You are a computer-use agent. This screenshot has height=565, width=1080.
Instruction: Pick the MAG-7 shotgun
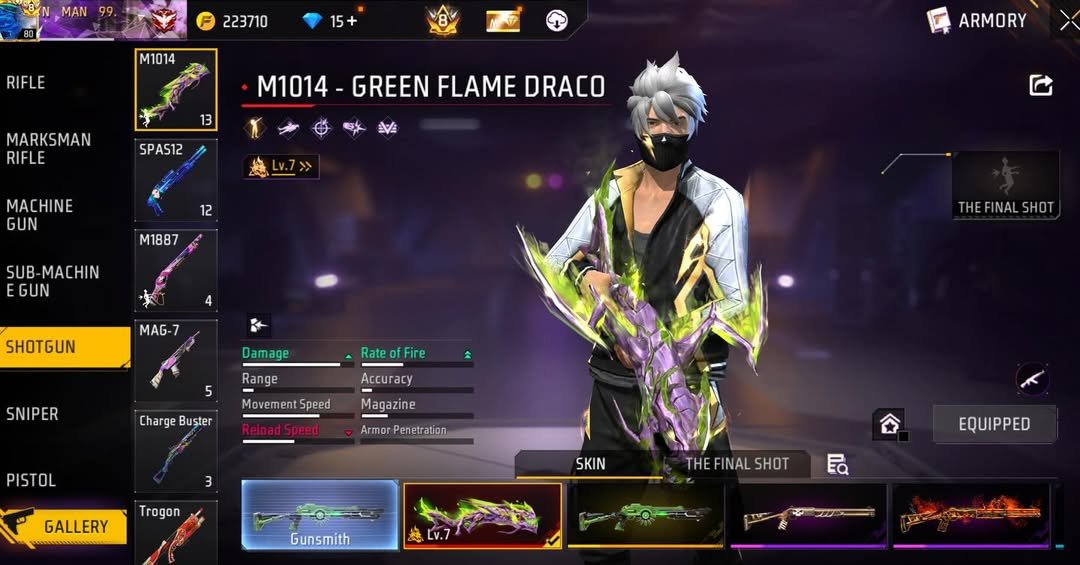pos(176,360)
